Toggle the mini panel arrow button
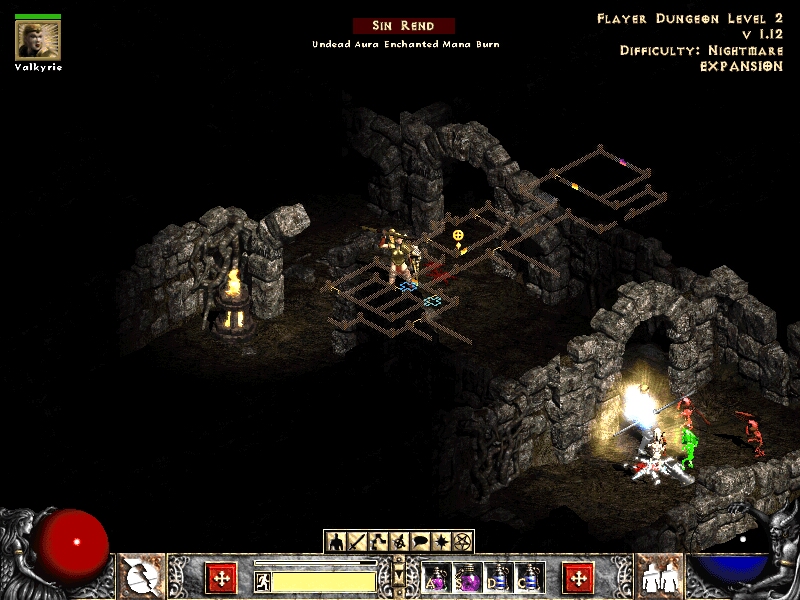The height and width of the screenshot is (600, 800). tap(399, 577)
